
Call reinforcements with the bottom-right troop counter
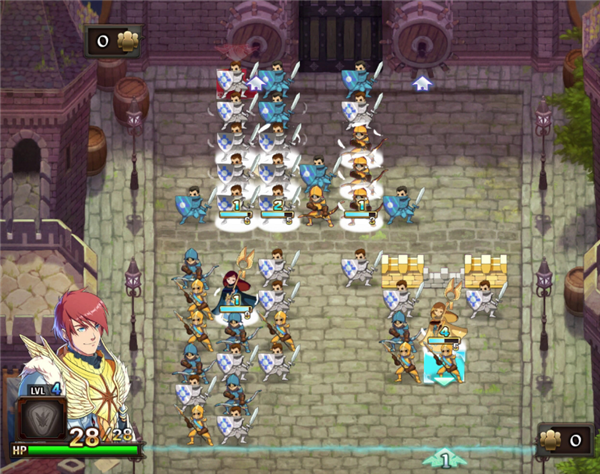click(x=564, y=438)
